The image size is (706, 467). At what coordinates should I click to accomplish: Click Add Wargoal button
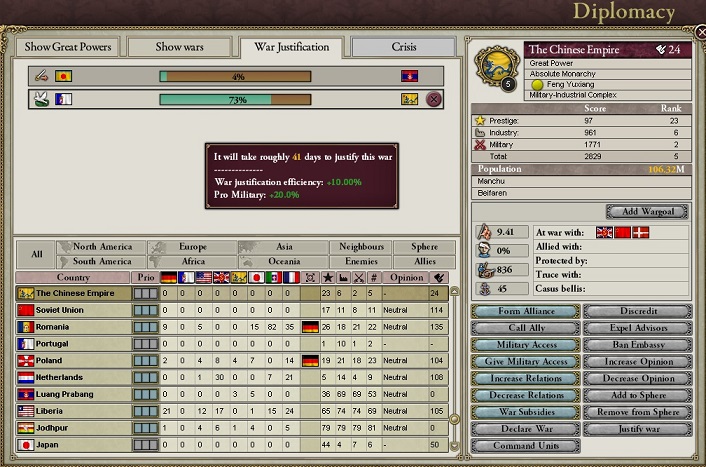[647, 212]
